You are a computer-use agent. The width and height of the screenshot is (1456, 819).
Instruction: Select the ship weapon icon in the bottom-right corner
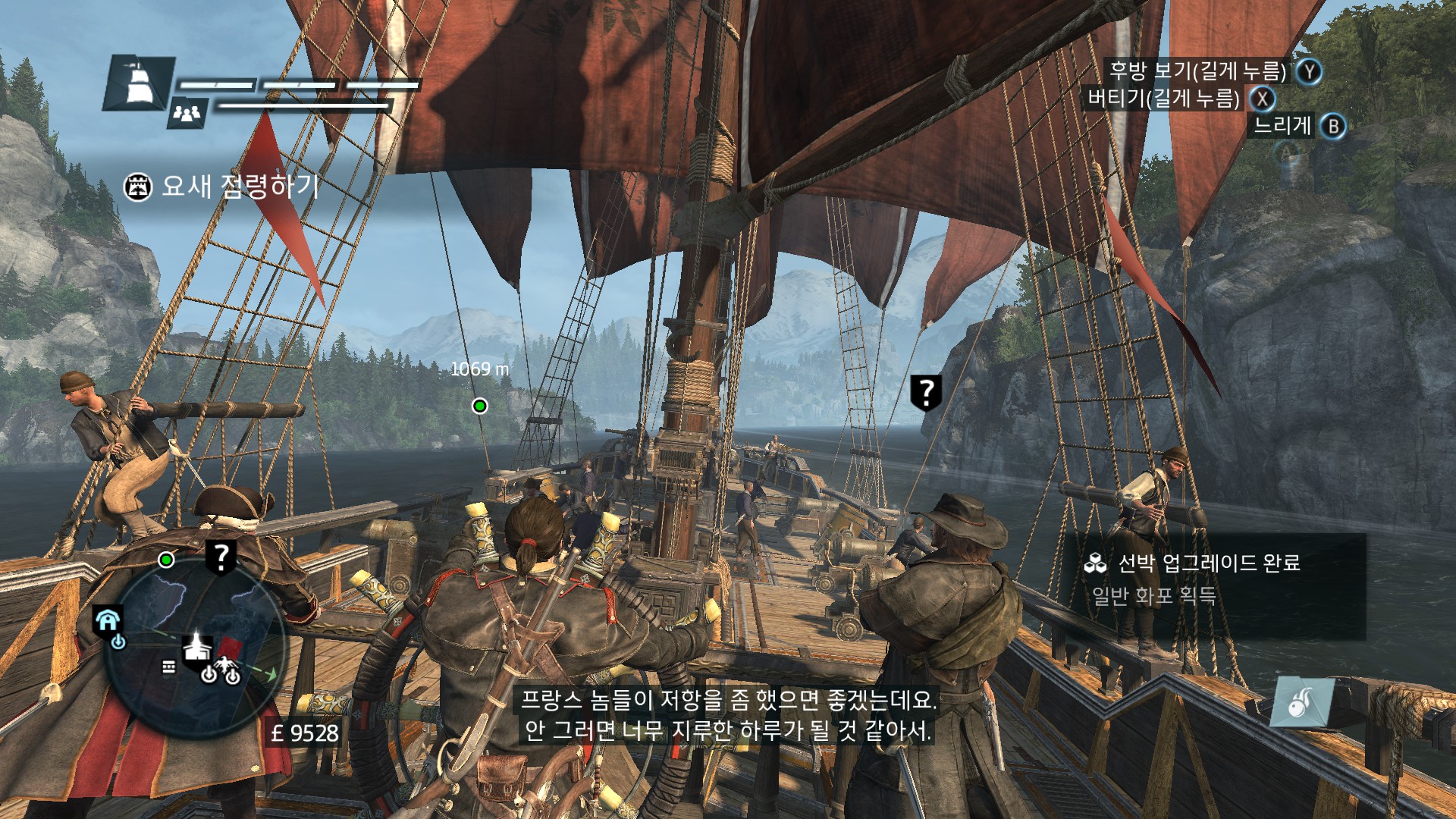coord(1301,701)
